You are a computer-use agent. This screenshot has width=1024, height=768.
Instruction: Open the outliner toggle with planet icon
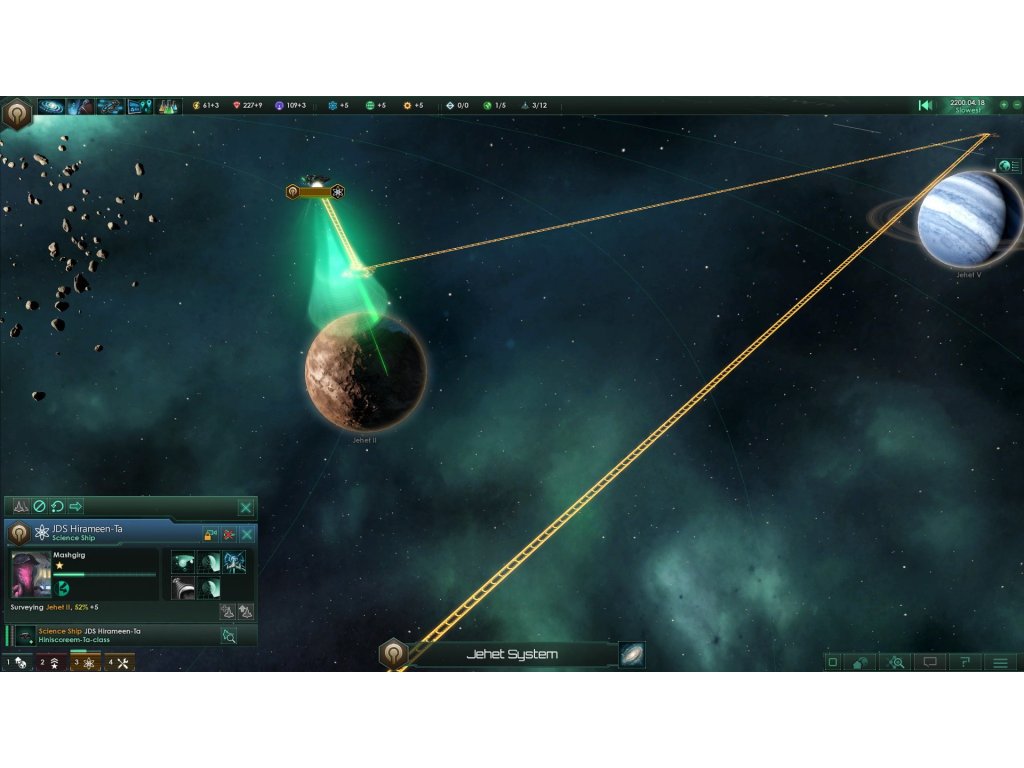pos(1009,166)
